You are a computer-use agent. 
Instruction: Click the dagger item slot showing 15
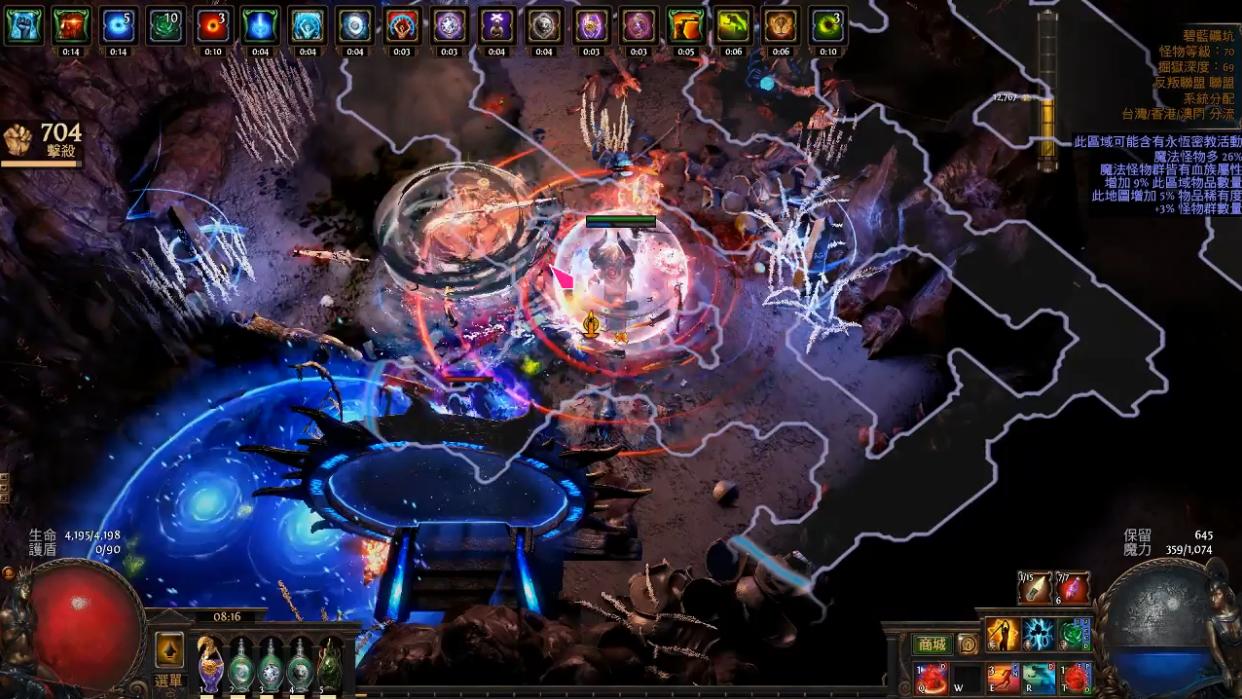tap(1034, 588)
